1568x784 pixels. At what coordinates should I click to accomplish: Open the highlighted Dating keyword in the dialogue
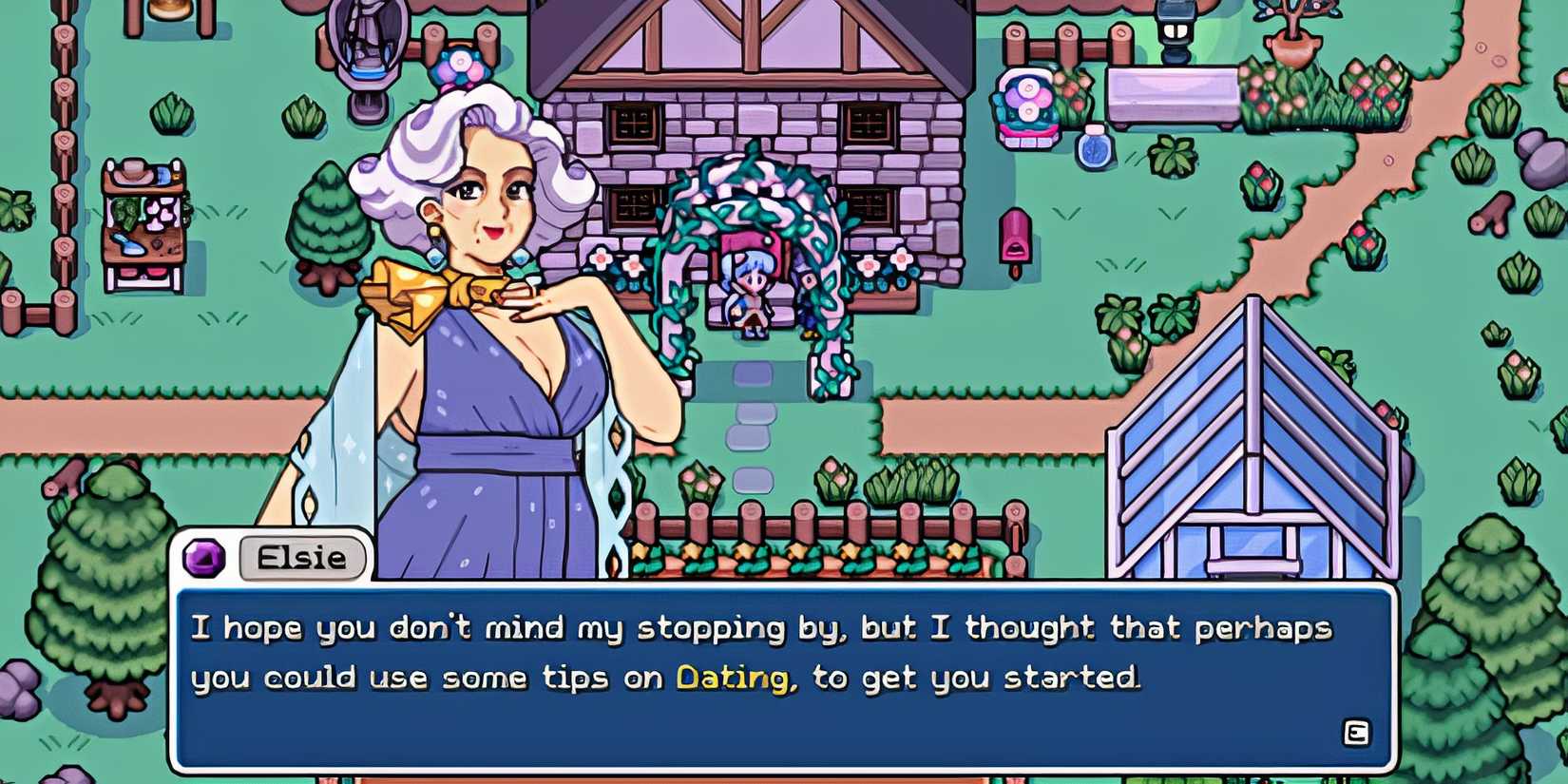point(732,678)
